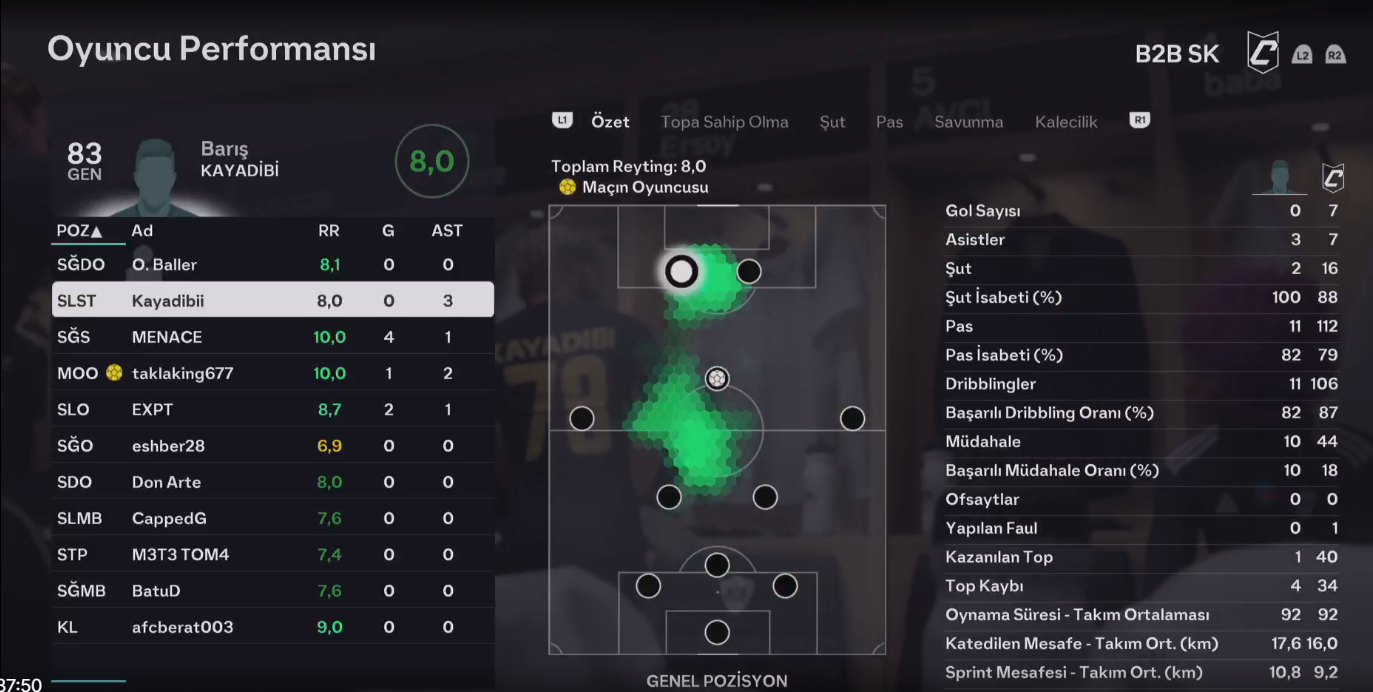Open the Kalecilik tab

coord(1066,122)
